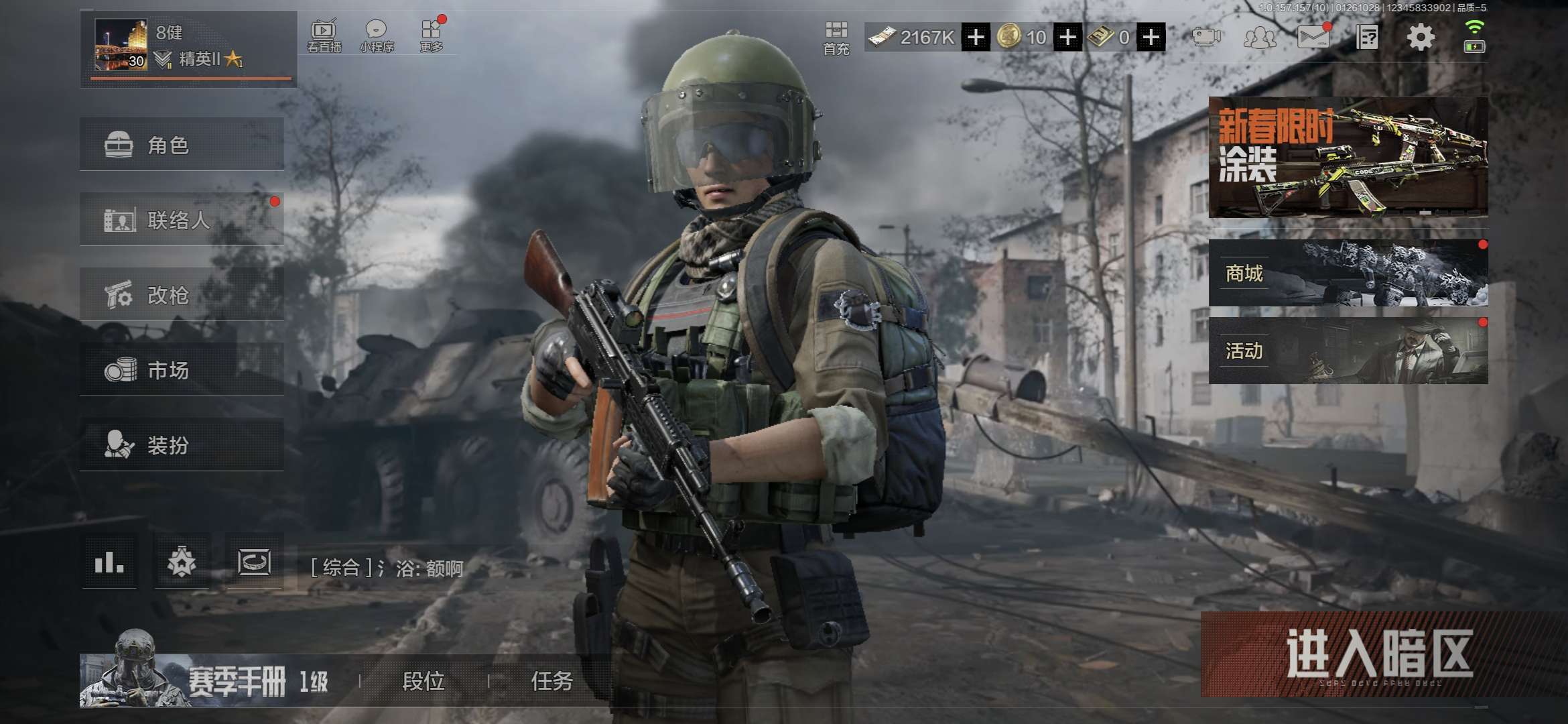1568x724 pixels.
Task: Open the player profile avatar
Action: (x=121, y=45)
